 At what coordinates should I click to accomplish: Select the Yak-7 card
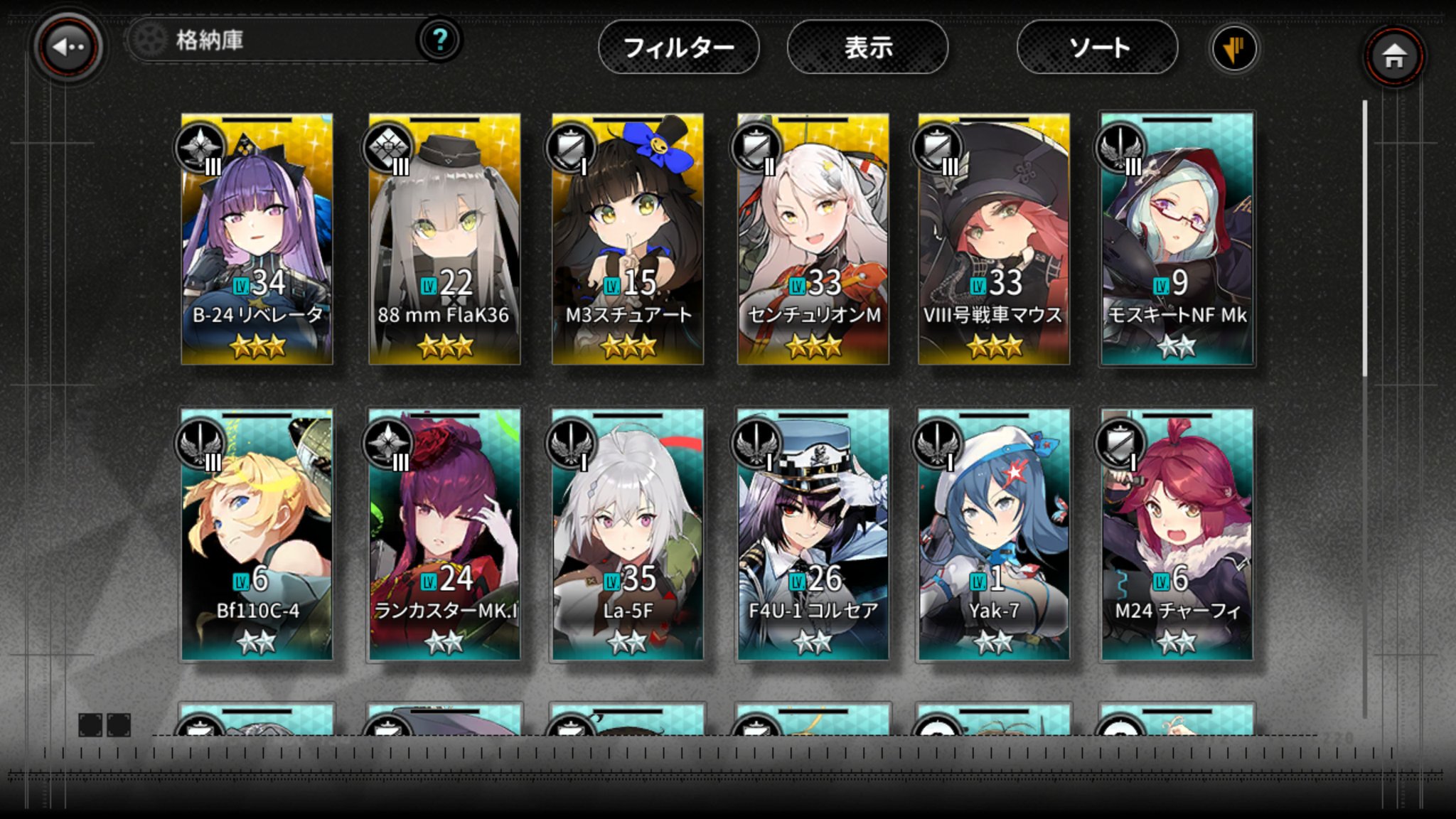[x=993, y=535]
